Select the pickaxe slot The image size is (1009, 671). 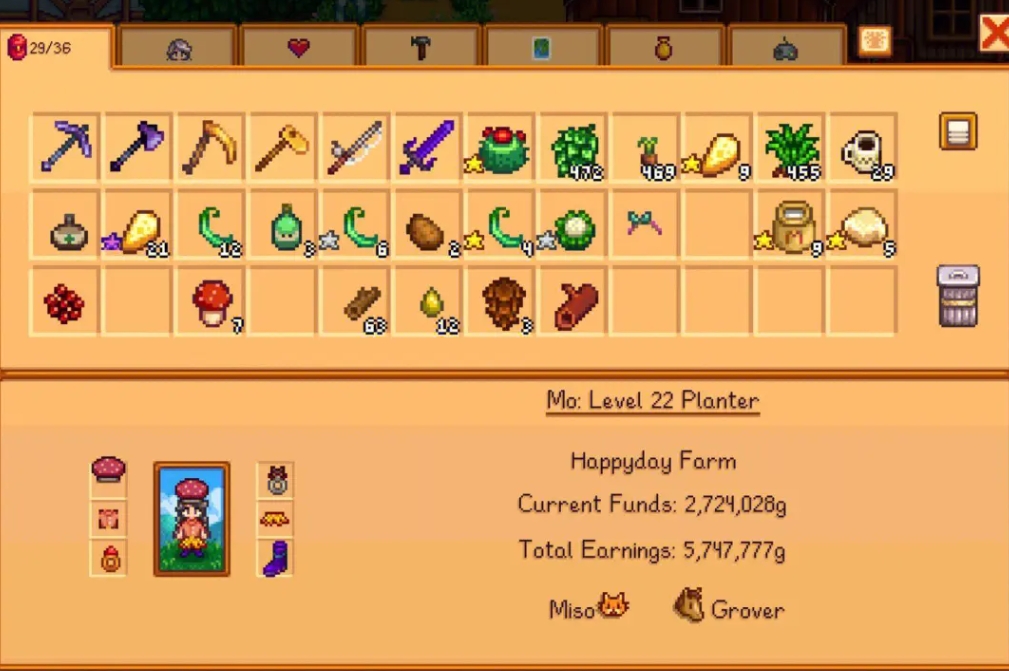65,147
